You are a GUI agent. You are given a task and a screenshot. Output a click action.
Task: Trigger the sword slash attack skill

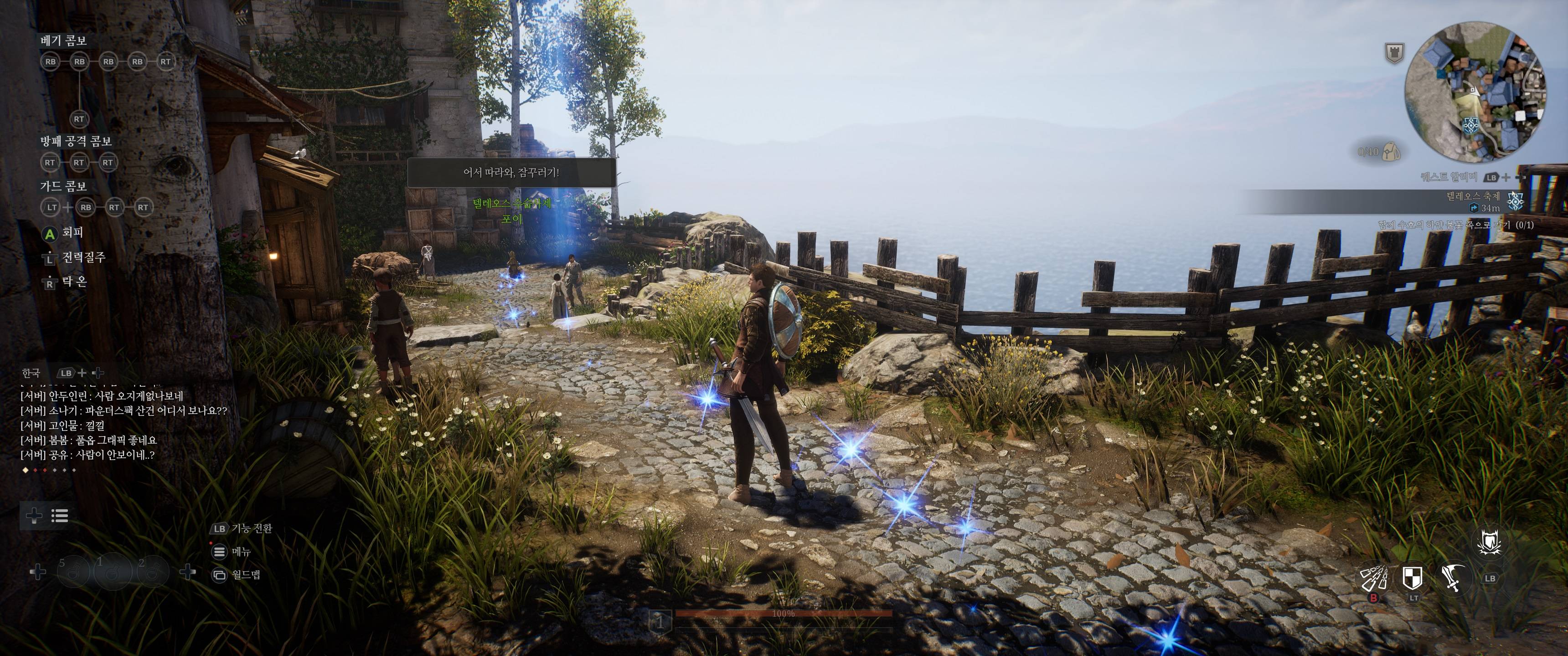pyautogui.click(x=1452, y=578)
